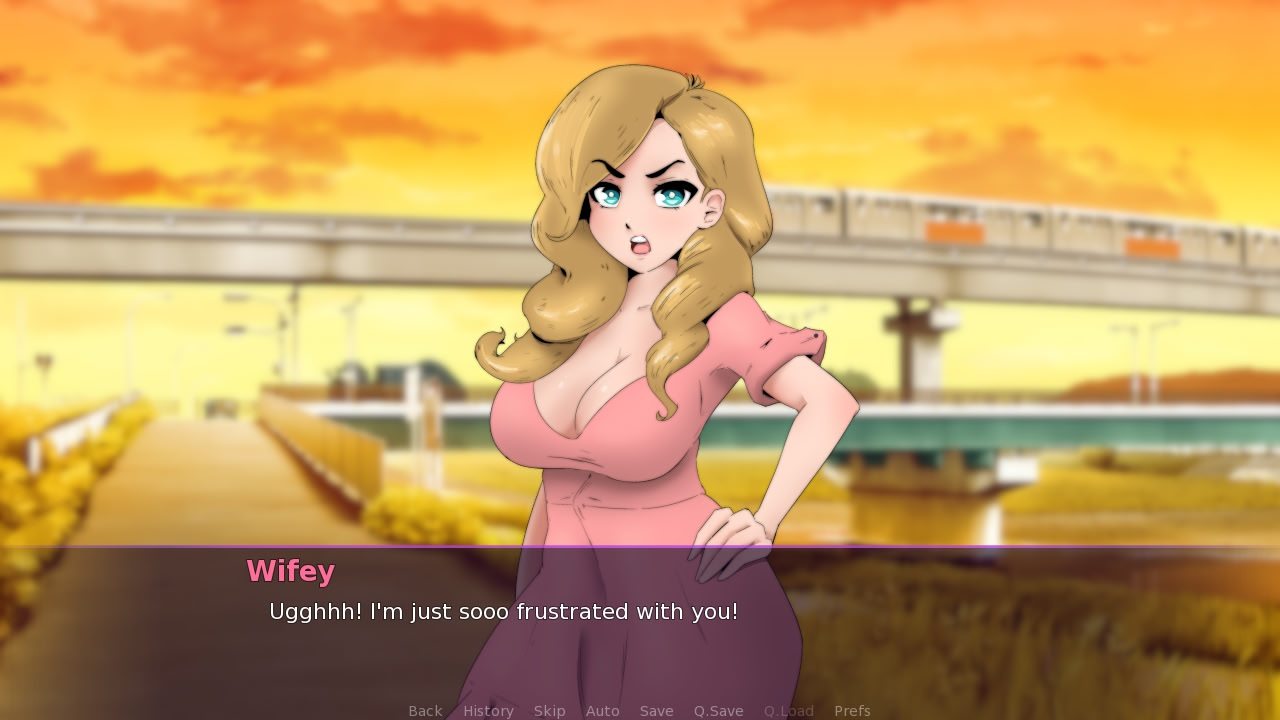
Task: Open the Save screen
Action: pos(657,710)
